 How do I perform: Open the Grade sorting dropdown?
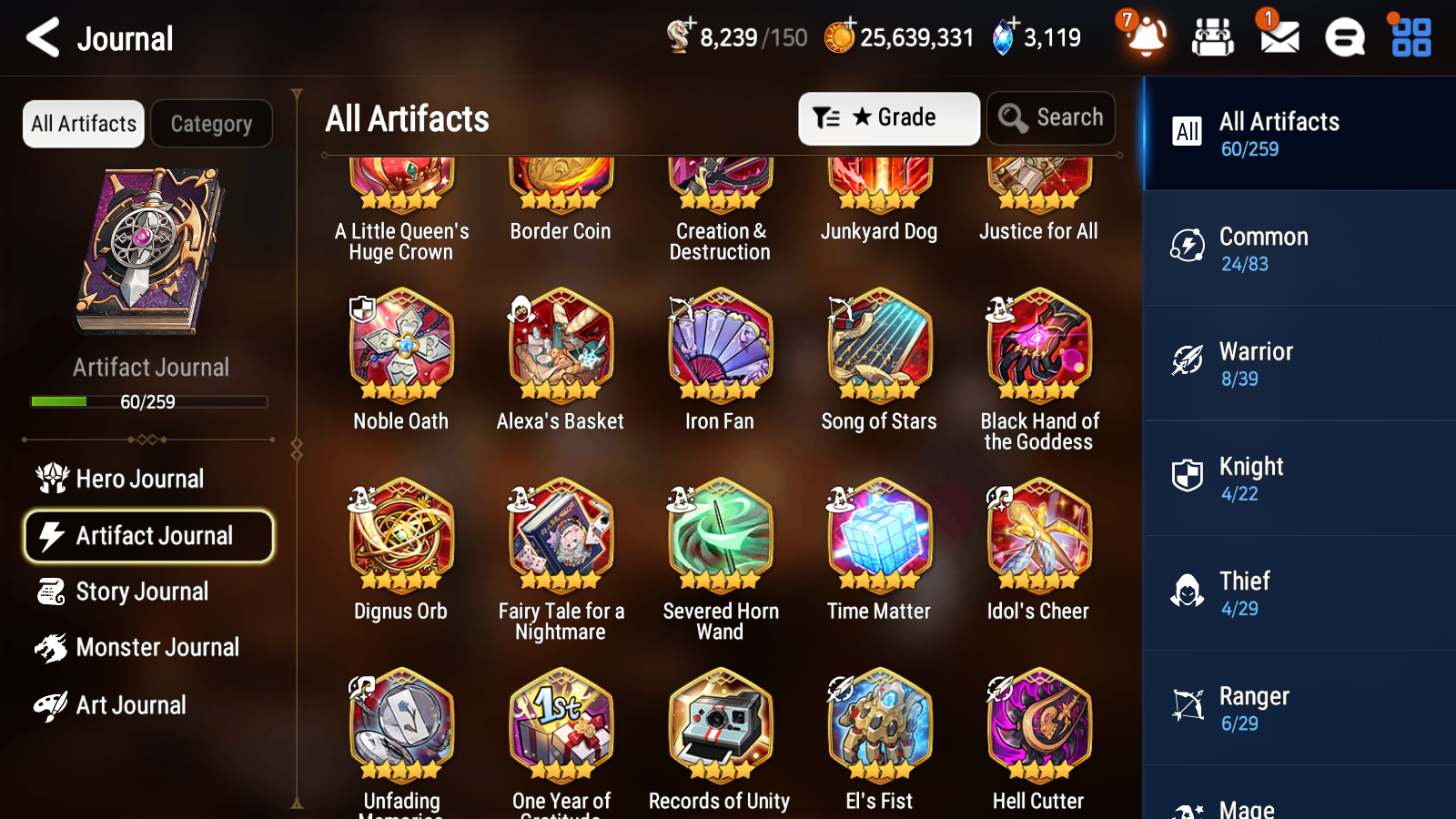[x=887, y=118]
